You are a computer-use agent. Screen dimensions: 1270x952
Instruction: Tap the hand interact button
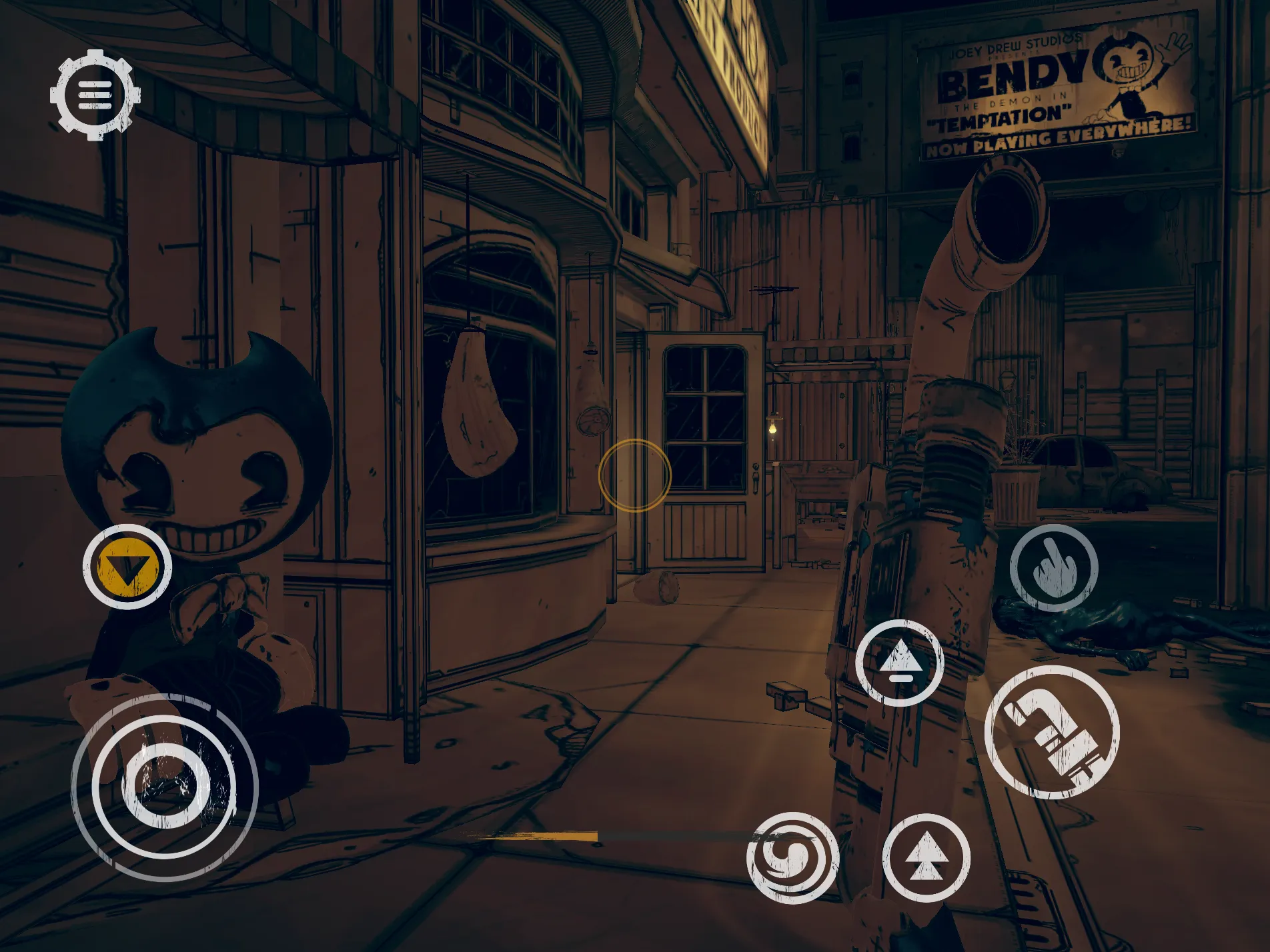point(1053,568)
